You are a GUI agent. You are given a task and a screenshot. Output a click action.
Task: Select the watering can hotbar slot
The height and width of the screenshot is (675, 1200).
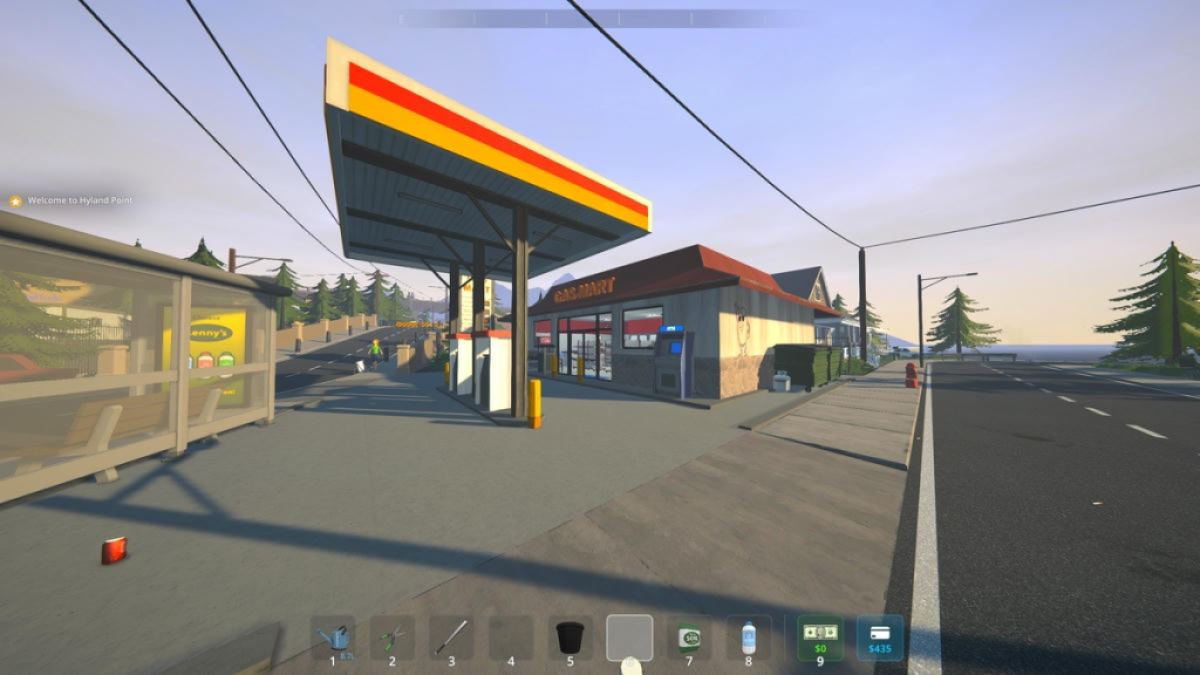[x=333, y=637]
